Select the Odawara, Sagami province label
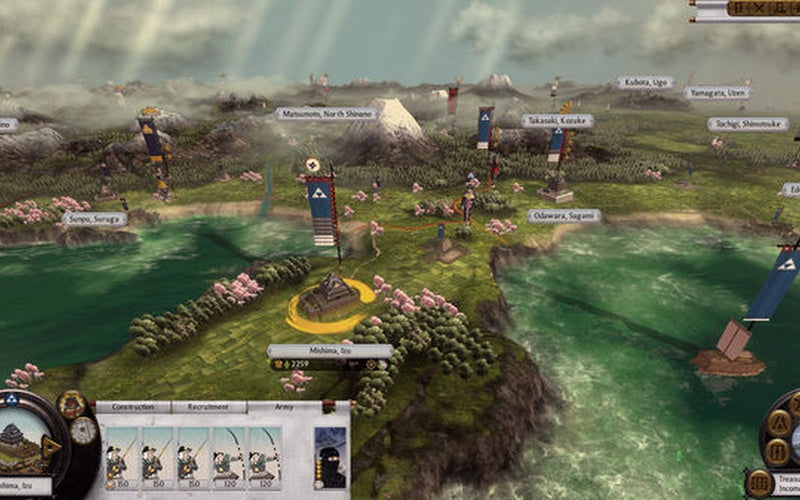 565,215
